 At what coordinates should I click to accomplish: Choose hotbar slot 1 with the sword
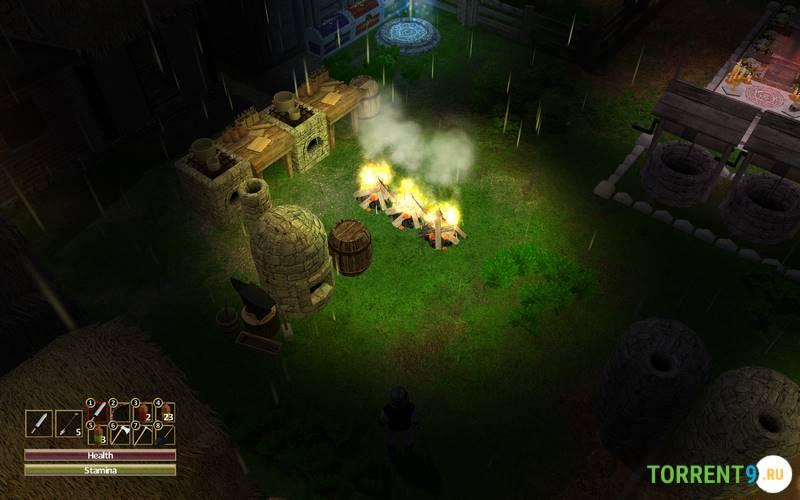click(x=98, y=411)
